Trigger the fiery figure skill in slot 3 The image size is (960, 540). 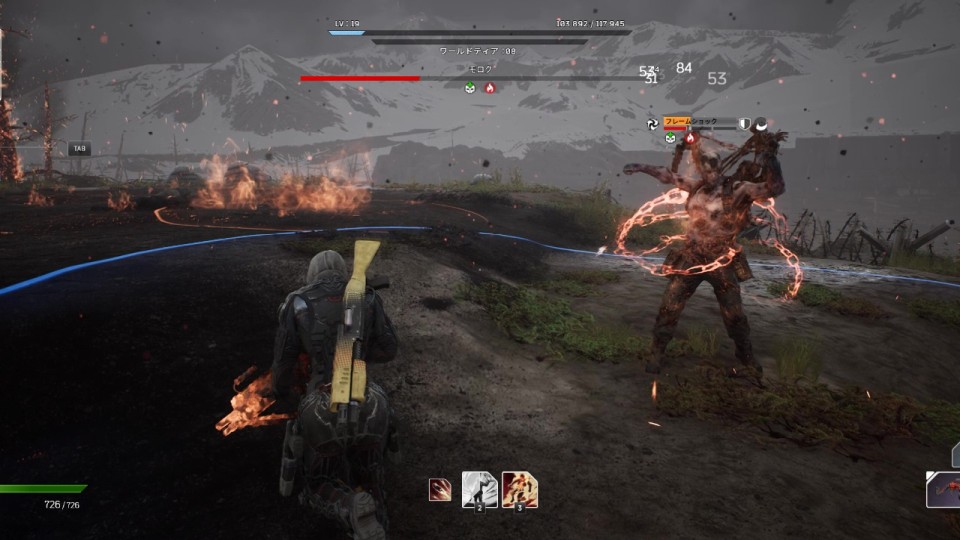[x=519, y=490]
